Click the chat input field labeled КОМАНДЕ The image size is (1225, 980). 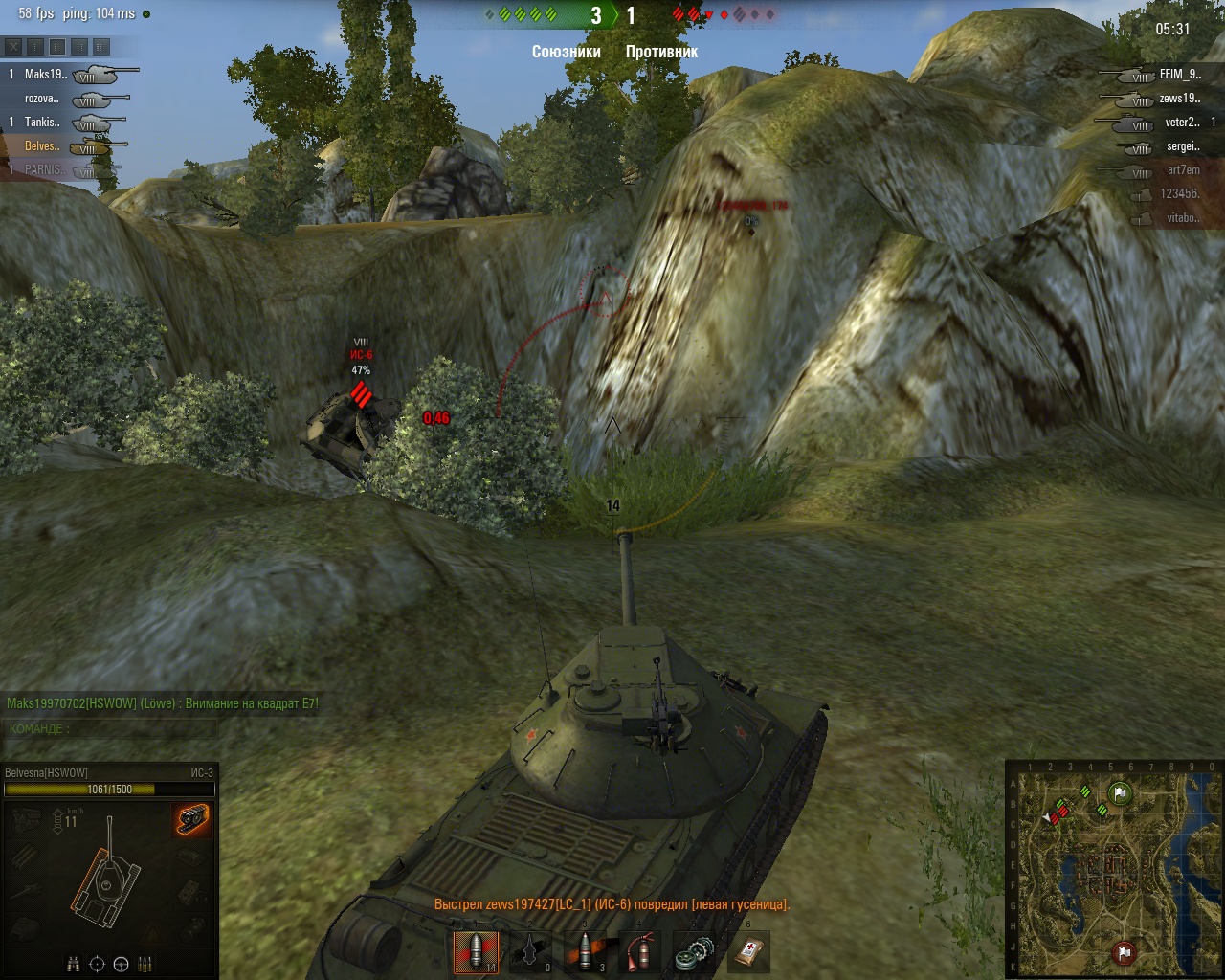click(x=110, y=729)
